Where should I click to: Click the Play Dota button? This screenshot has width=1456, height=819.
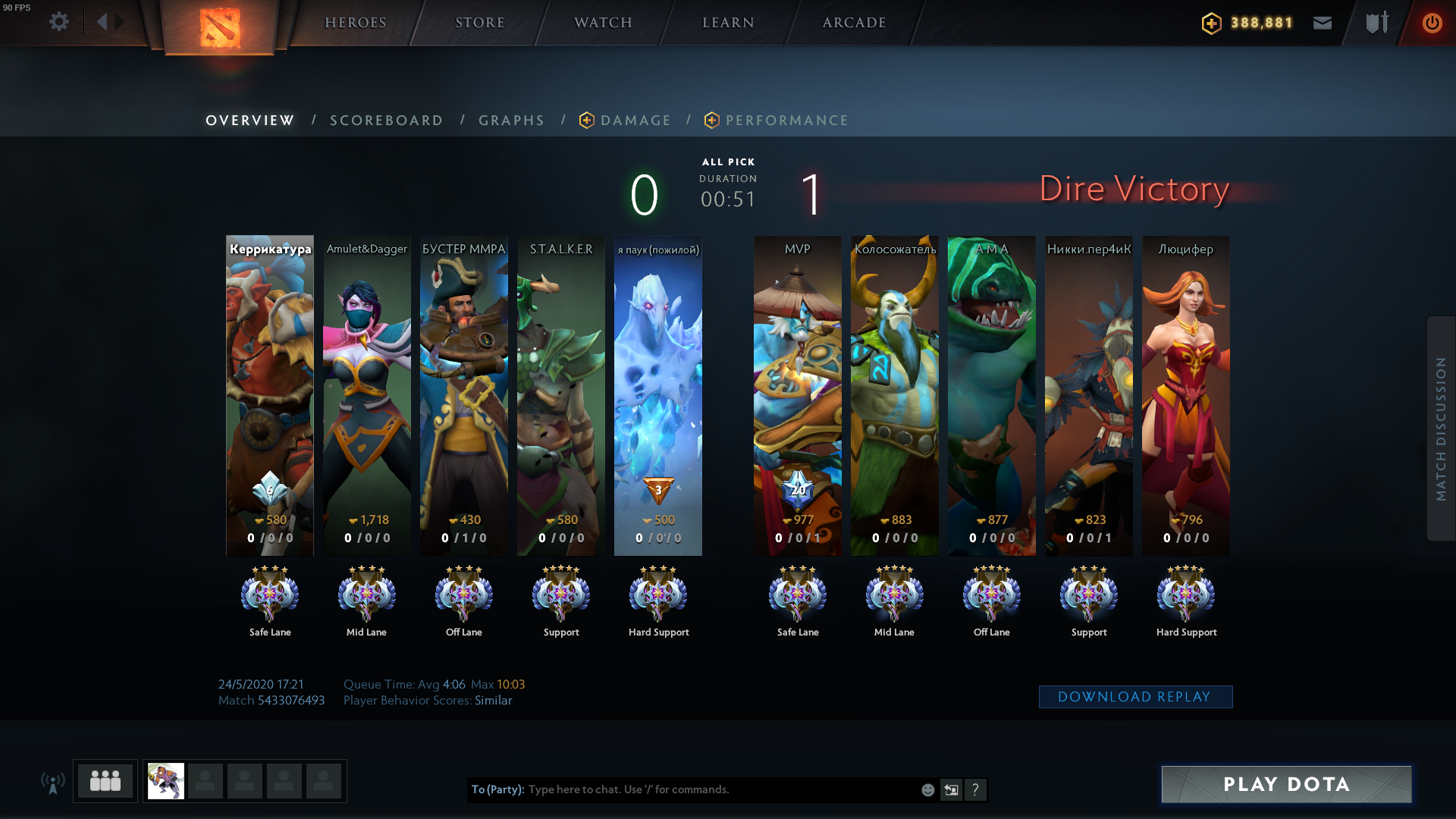pos(1286,784)
